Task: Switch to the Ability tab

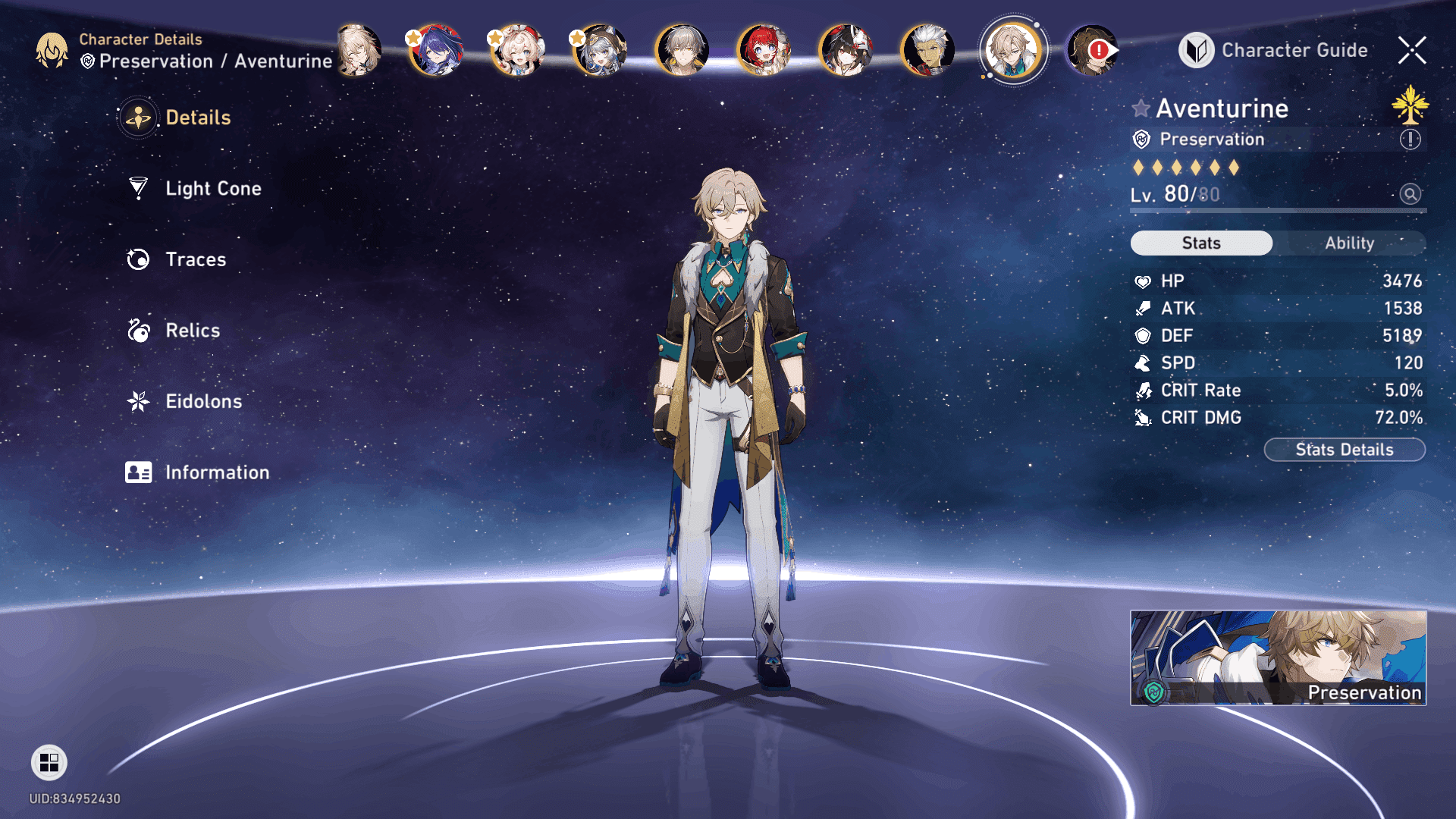Action: tap(1349, 243)
